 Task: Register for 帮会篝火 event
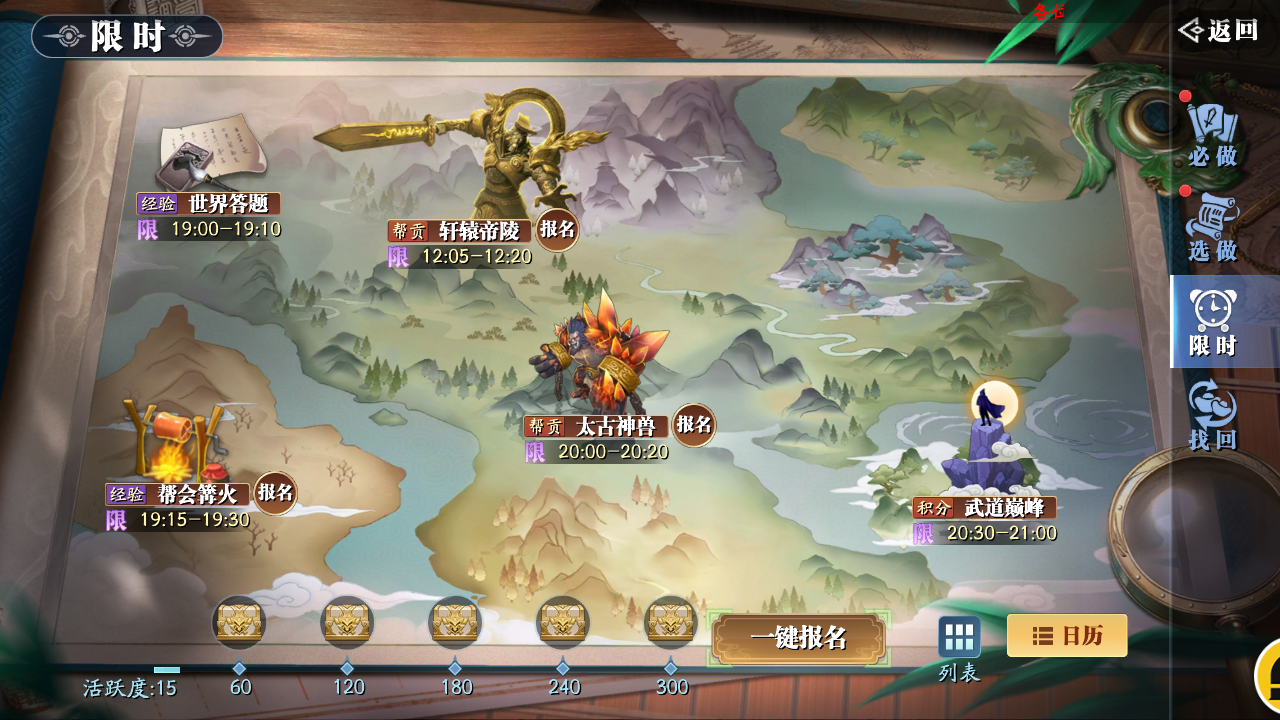275,492
